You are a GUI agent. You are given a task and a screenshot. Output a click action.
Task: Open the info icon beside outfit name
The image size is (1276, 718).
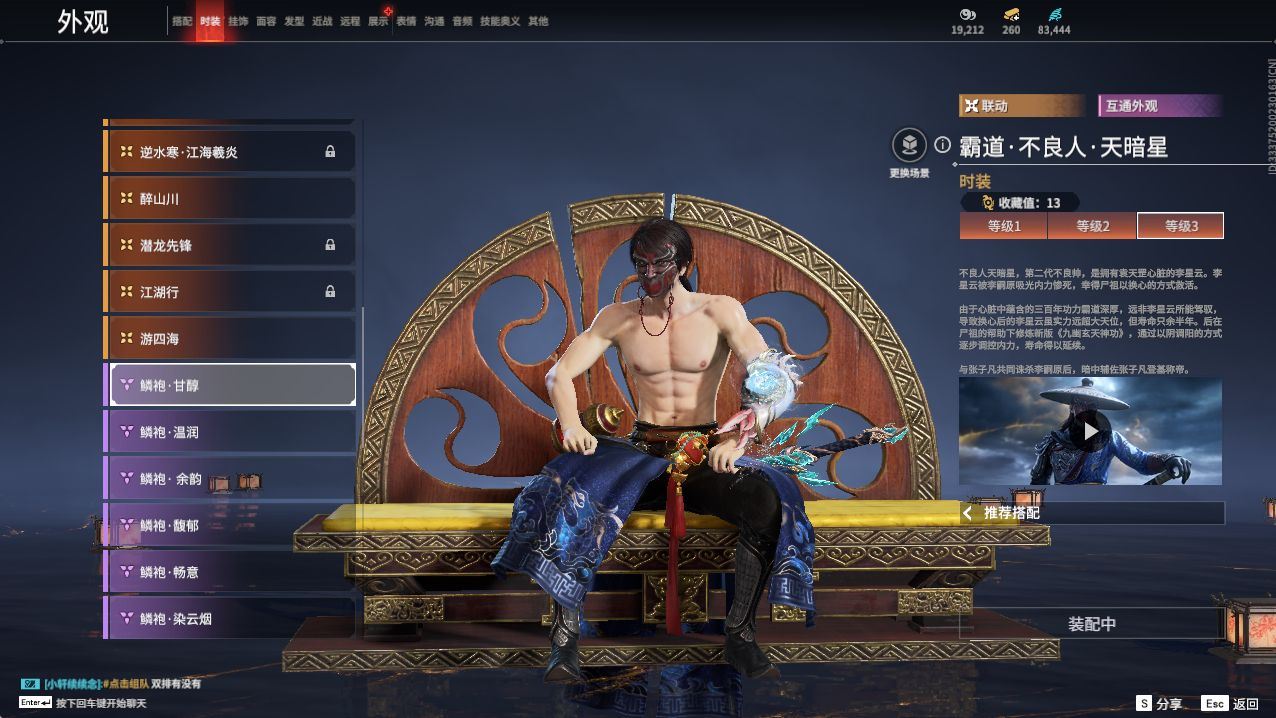tap(942, 146)
